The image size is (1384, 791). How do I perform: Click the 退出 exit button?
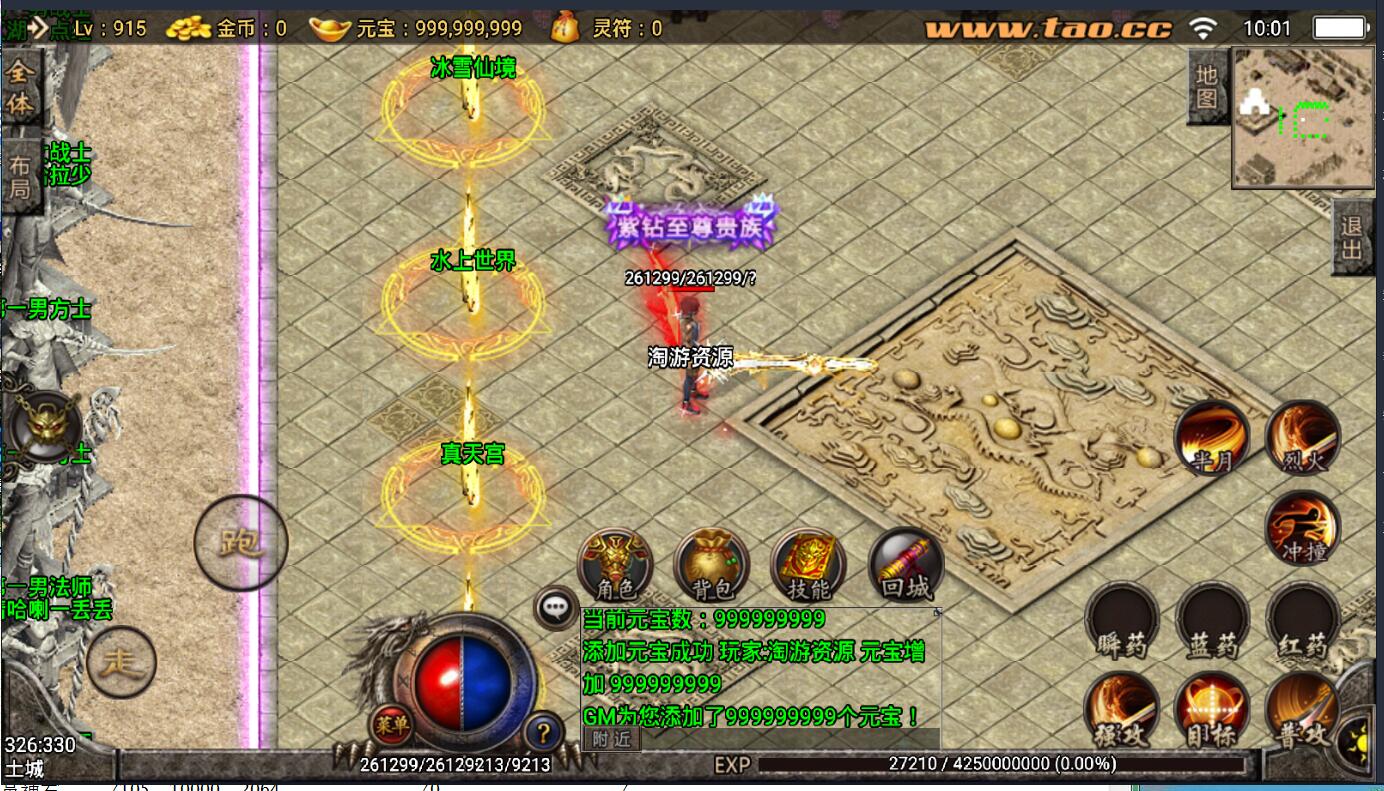click(x=1352, y=238)
